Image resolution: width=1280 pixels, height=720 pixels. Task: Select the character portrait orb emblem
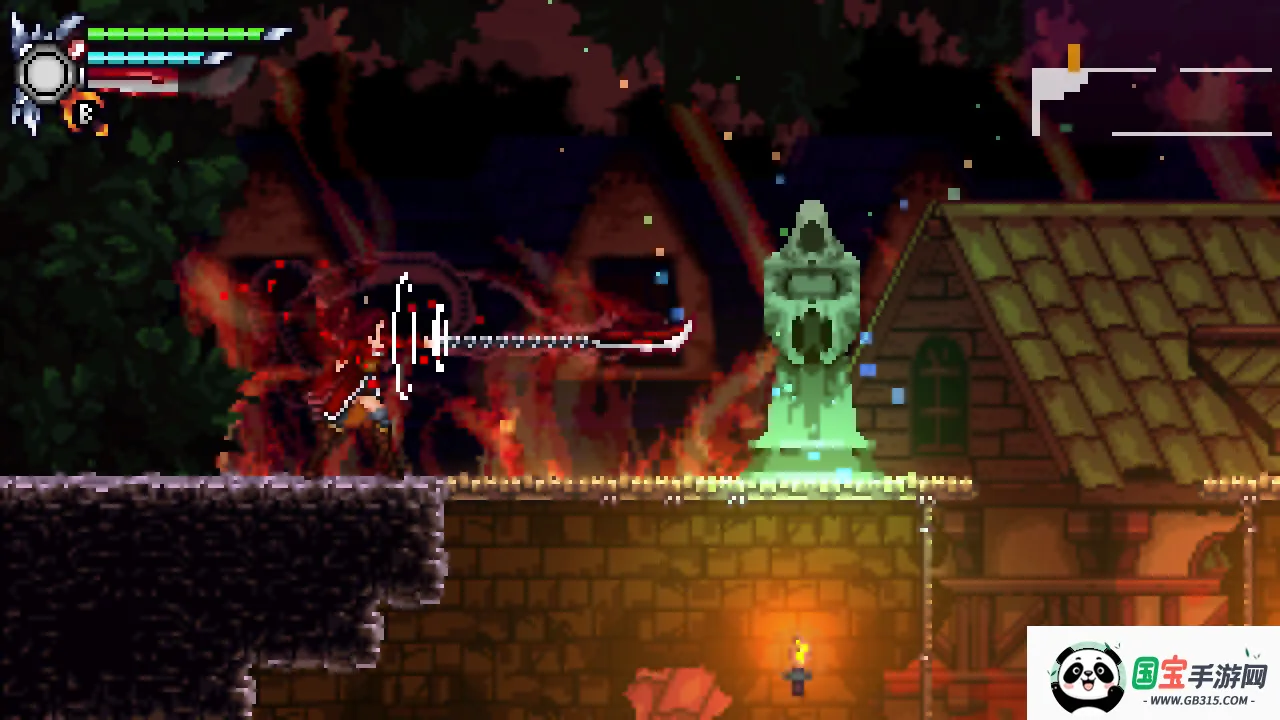pos(46,72)
